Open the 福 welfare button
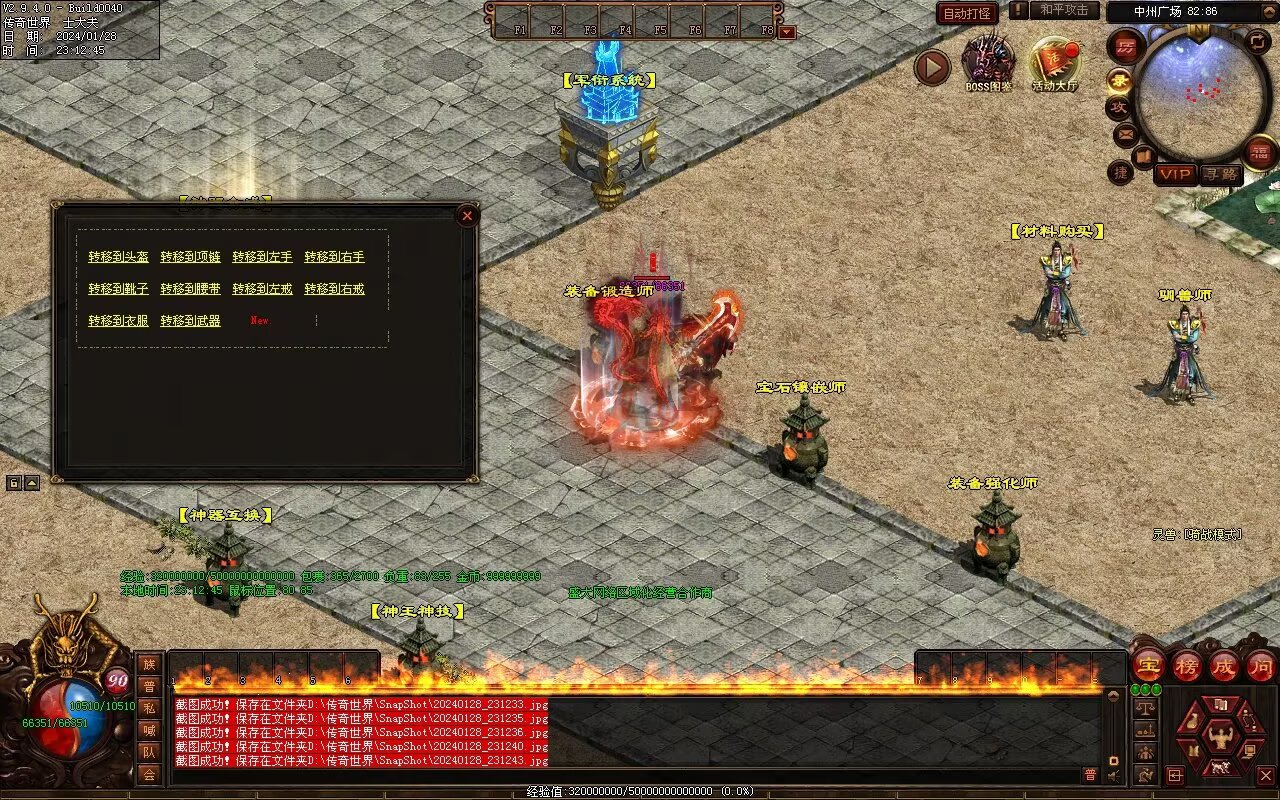This screenshot has height=800, width=1280. 1261,152
